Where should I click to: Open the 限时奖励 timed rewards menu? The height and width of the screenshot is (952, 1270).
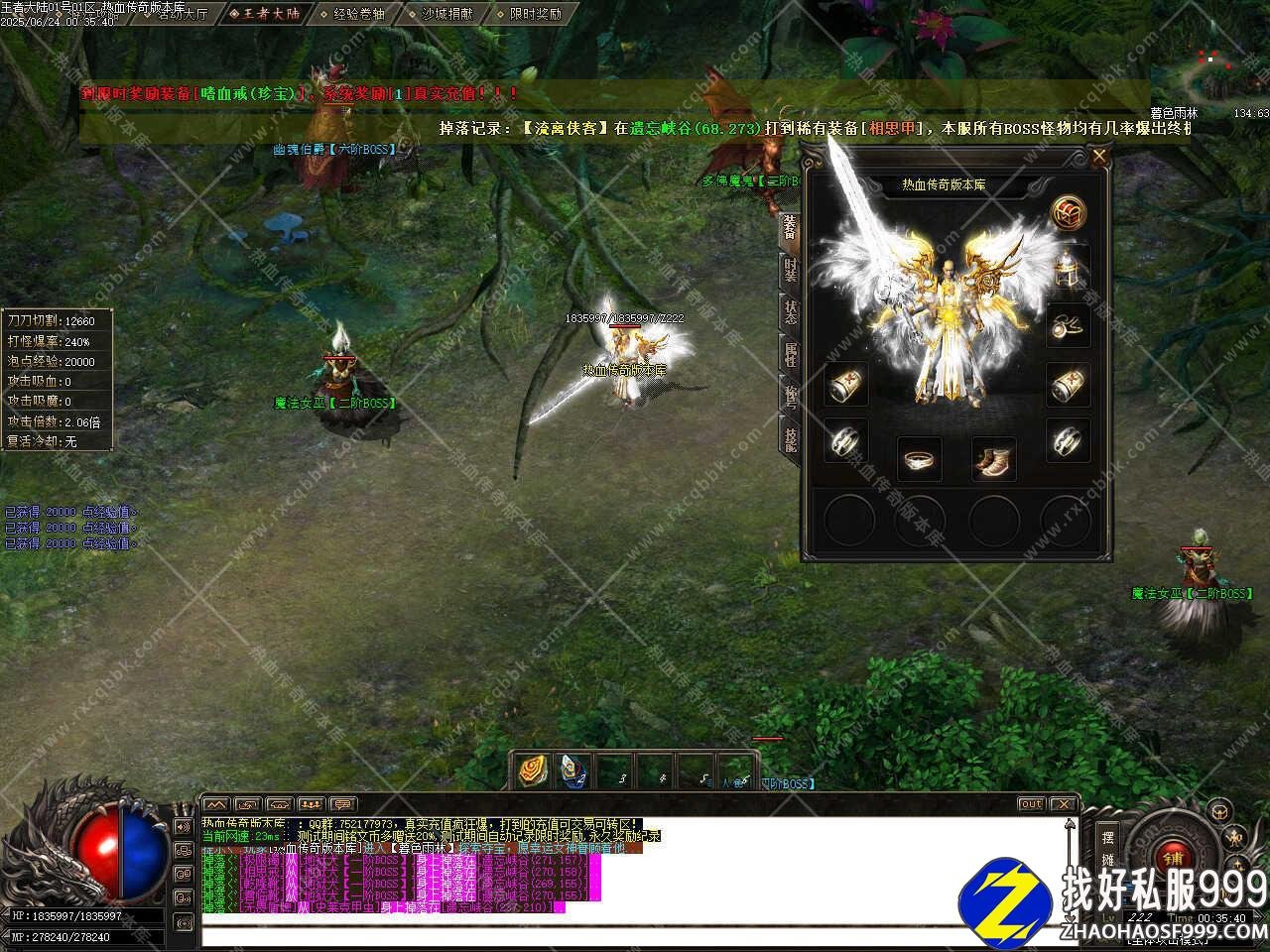point(535,14)
